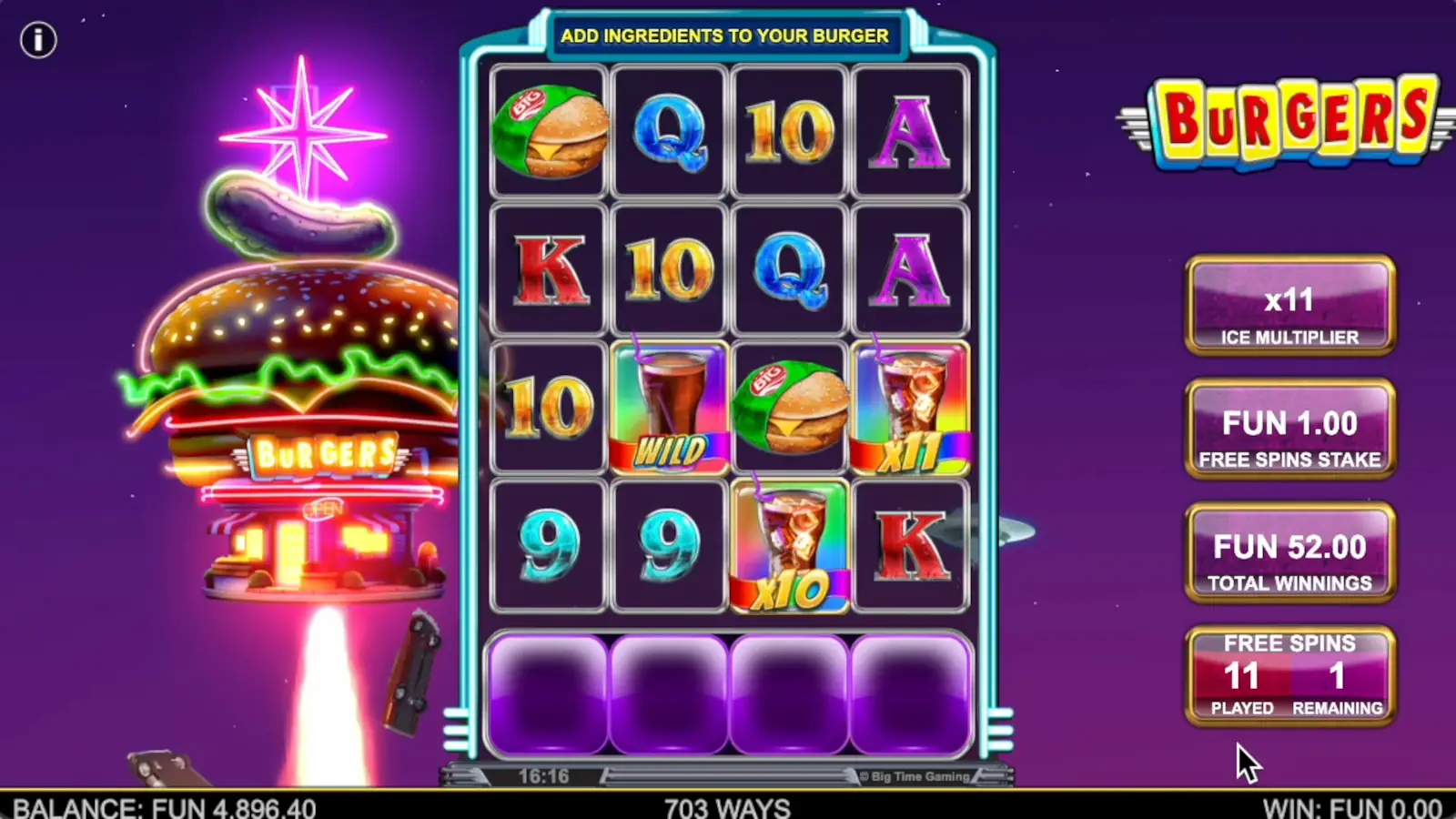Click the rainbow WILD cola symbol
The height and width of the screenshot is (819, 1456).
(x=669, y=407)
